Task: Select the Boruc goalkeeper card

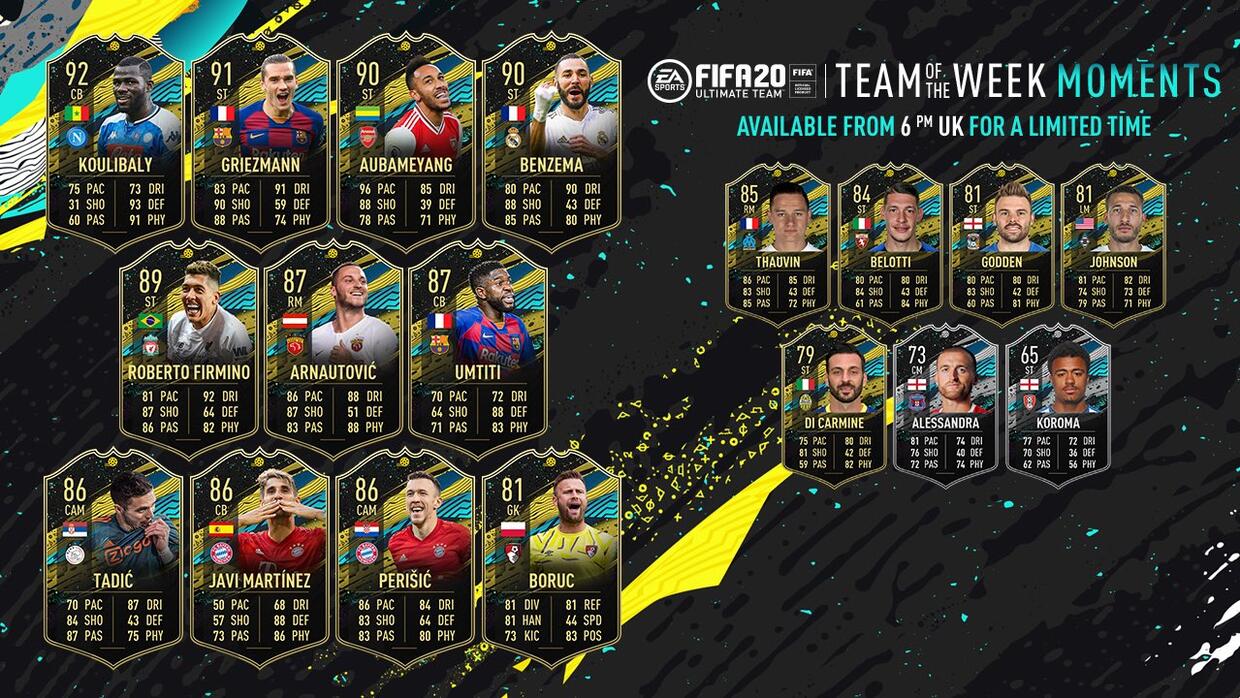Action: [x=551, y=556]
